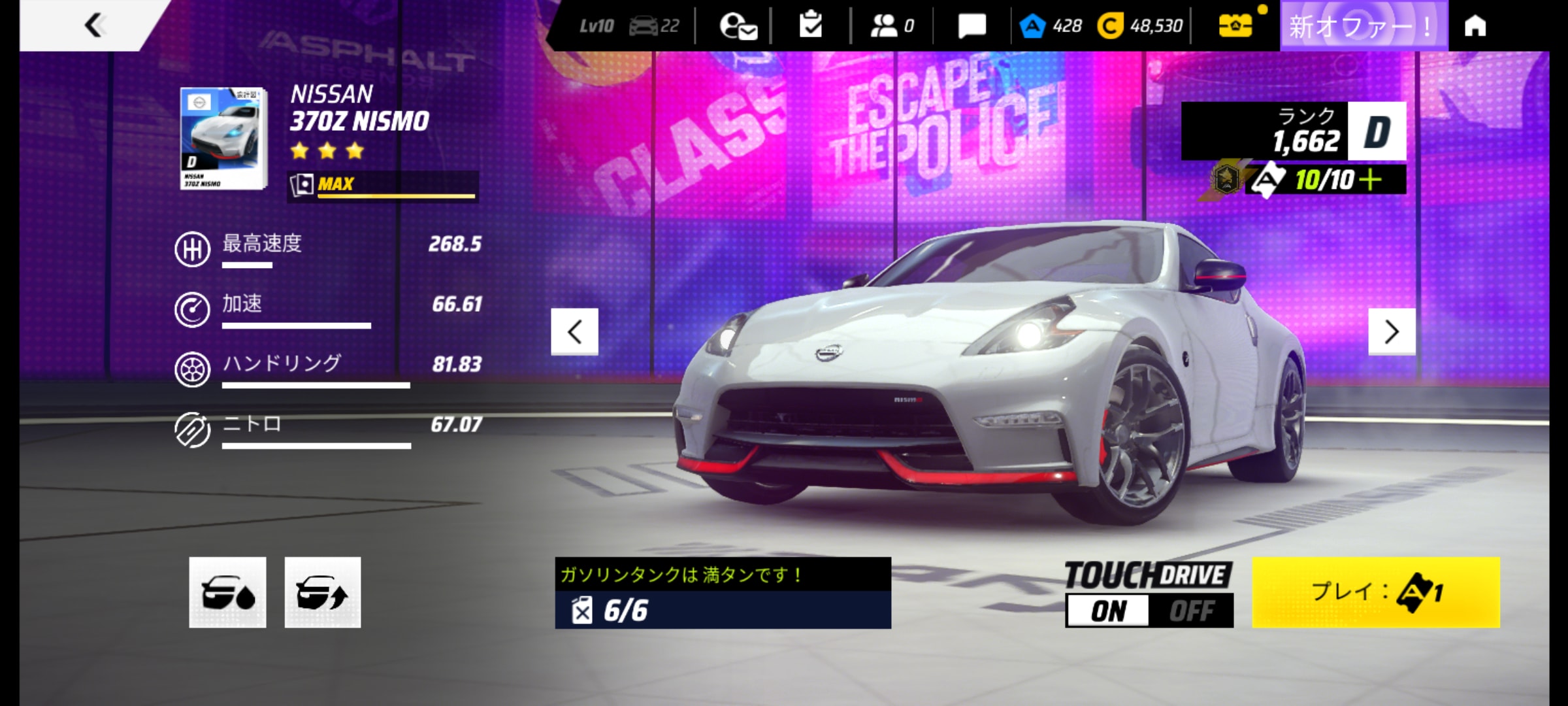Turn TouchDrive ON
Screen dimensions: 1568x706
pyautogui.click(x=1108, y=611)
